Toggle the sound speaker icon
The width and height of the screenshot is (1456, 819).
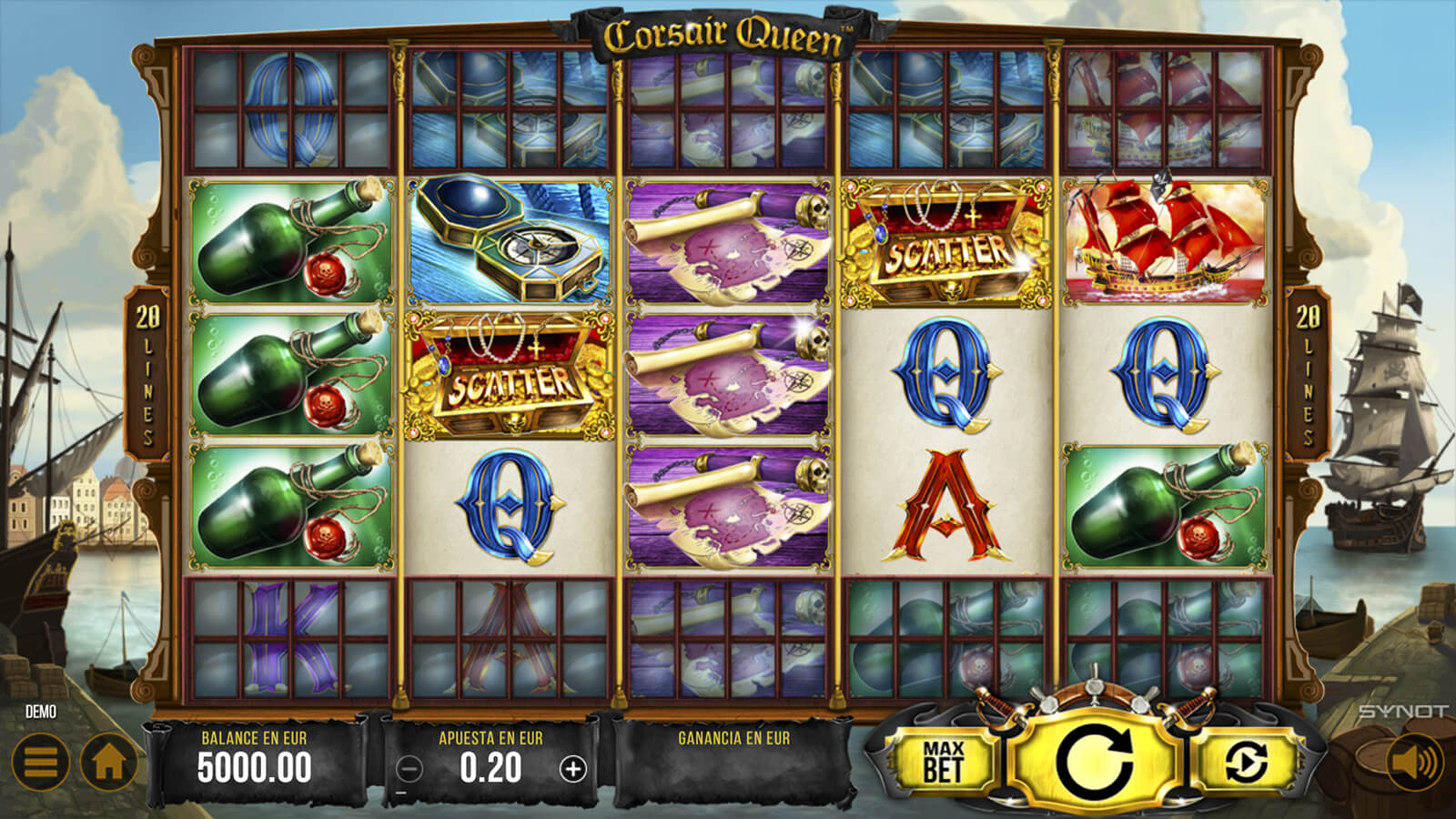[x=1412, y=762]
